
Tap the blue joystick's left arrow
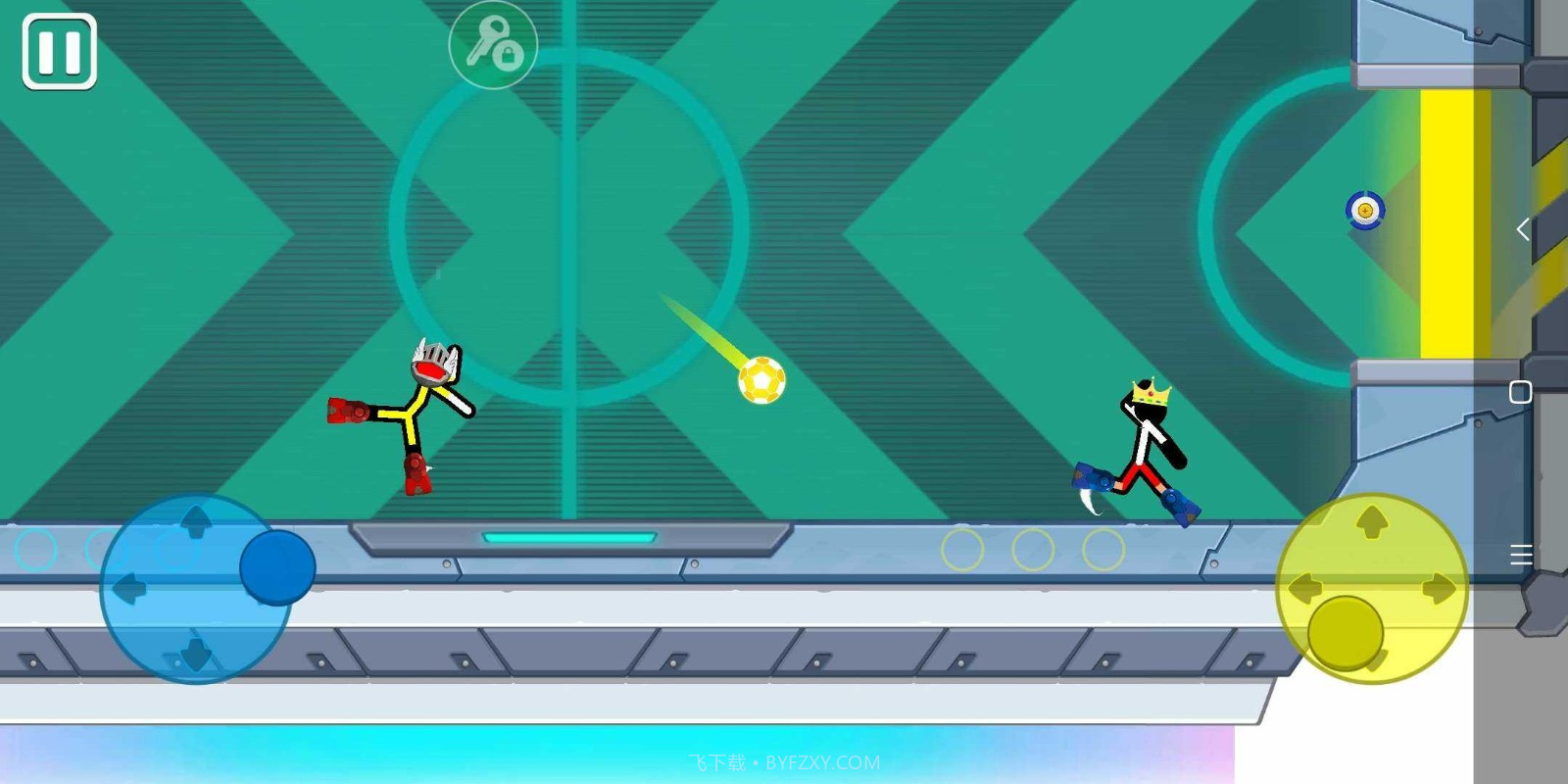pyautogui.click(x=128, y=589)
